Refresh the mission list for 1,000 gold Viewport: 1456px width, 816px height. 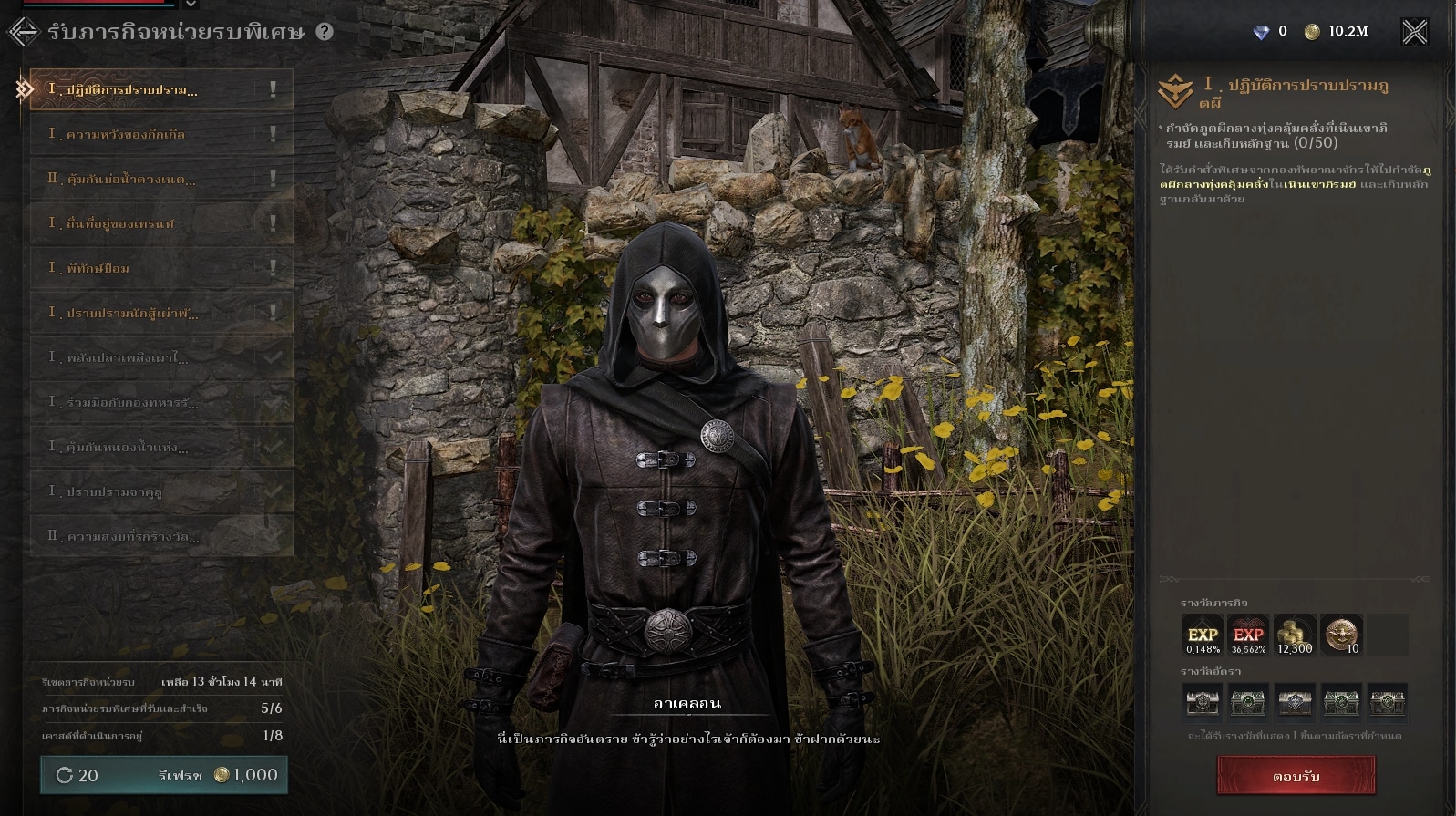[164, 775]
